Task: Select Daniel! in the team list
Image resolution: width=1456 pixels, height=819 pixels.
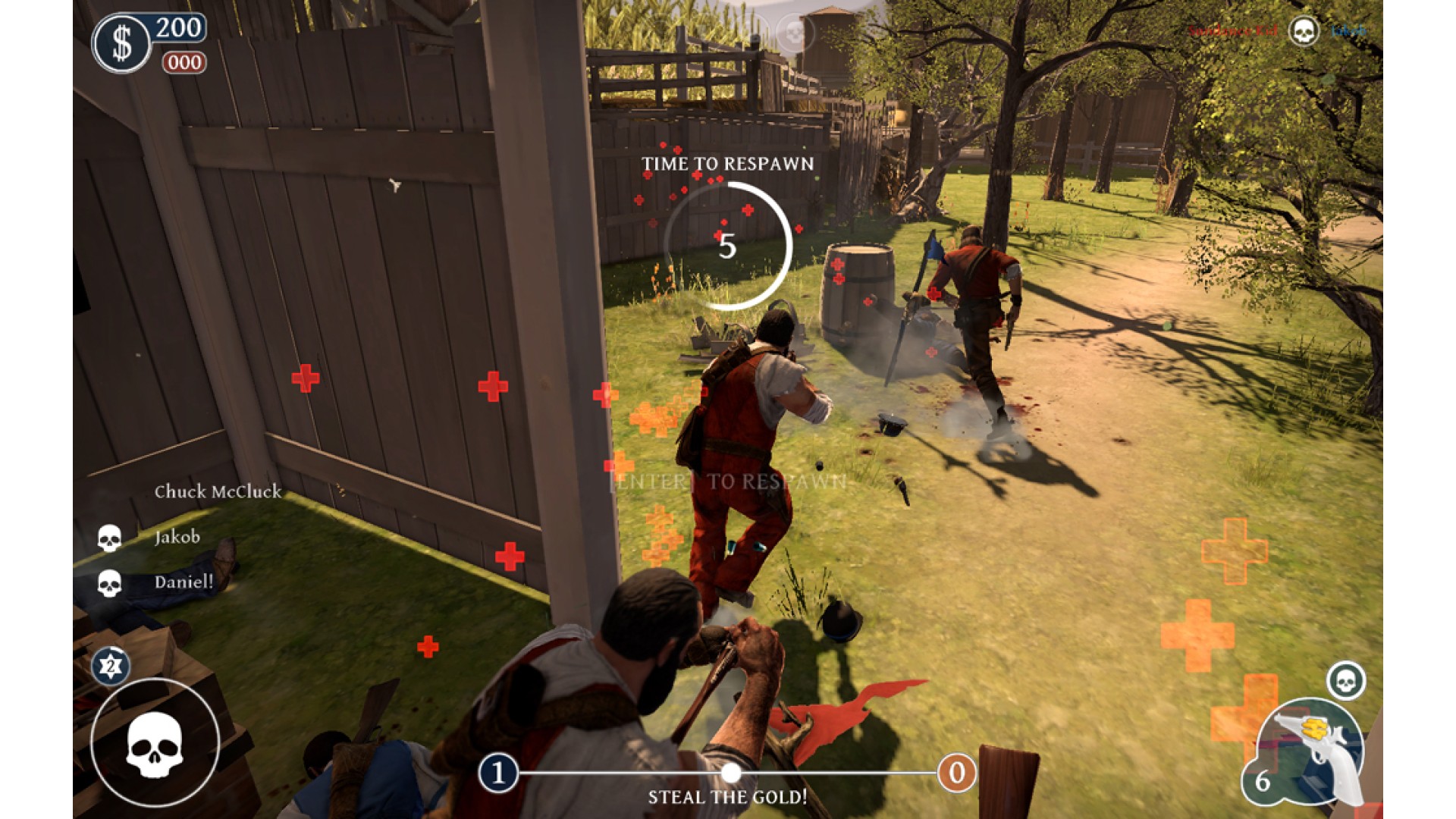Action: click(x=184, y=582)
